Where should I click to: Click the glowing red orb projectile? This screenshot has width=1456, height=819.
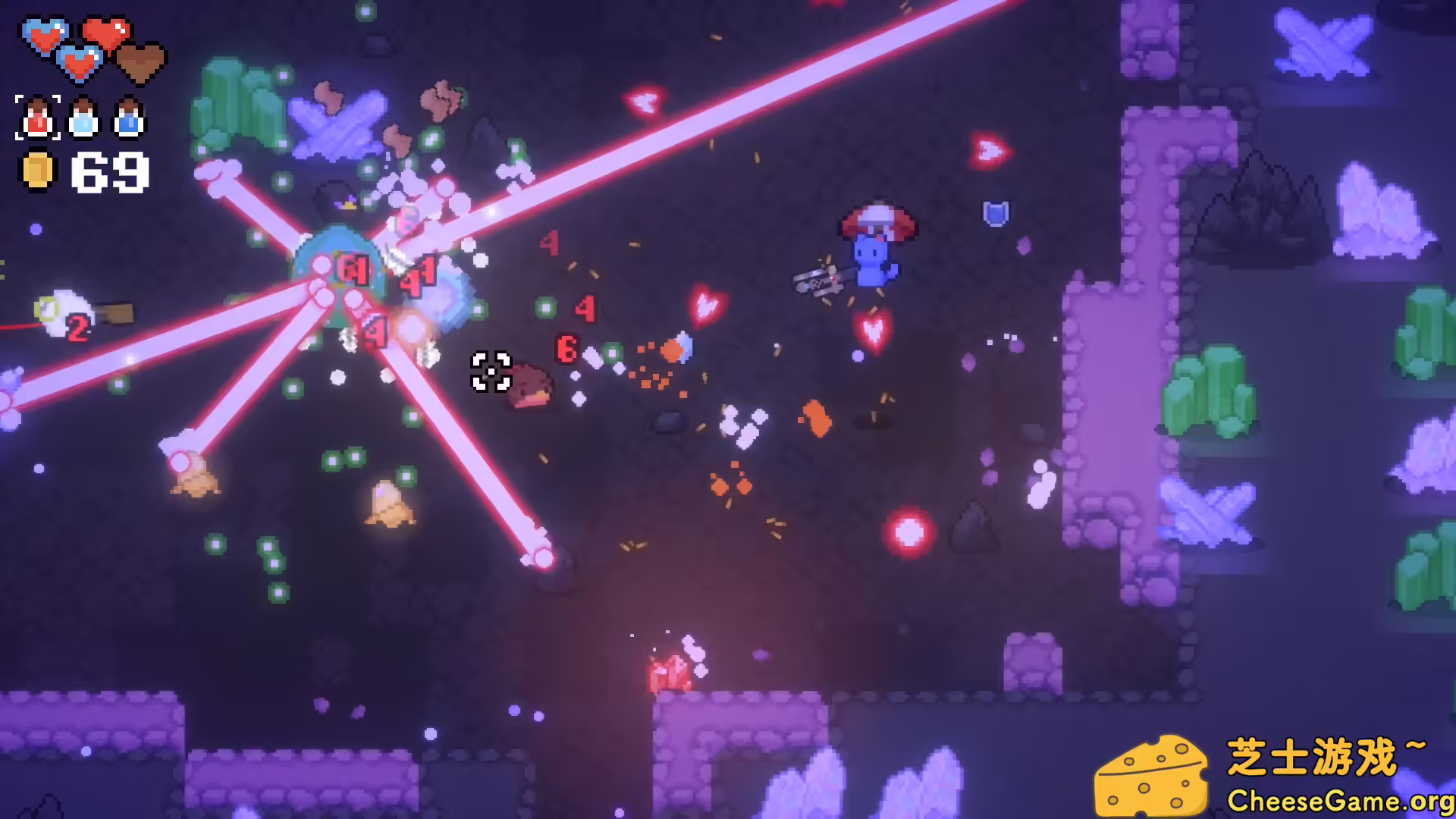pyautogui.click(x=910, y=531)
